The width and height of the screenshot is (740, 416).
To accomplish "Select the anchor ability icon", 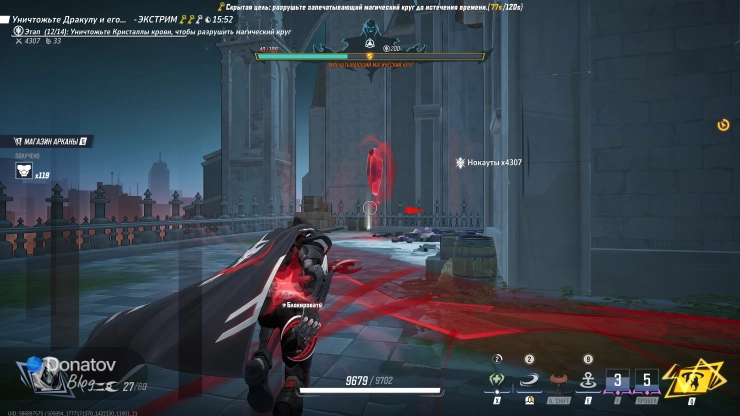I will (x=588, y=381).
